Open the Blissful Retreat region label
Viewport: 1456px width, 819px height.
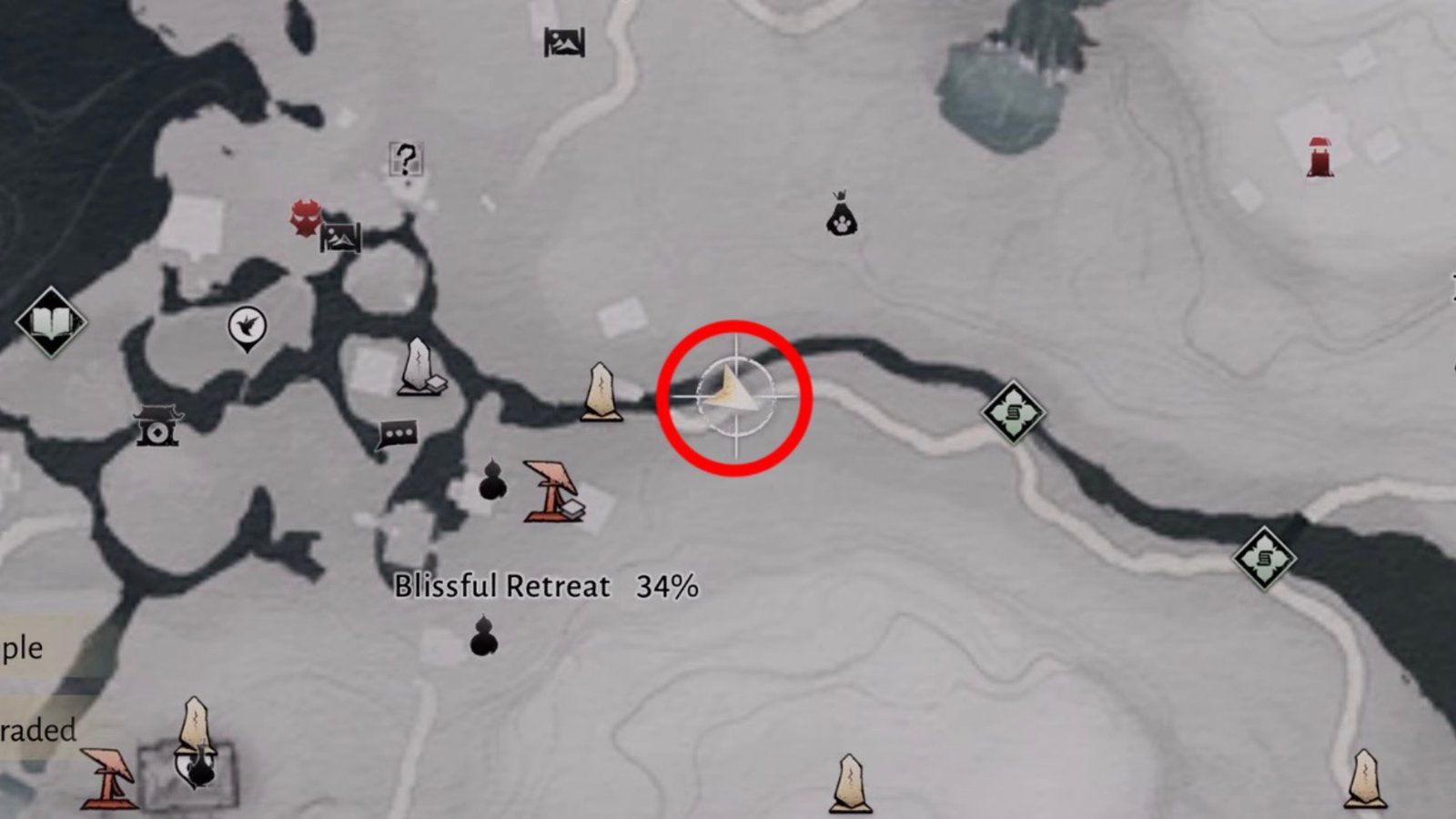coord(501,586)
